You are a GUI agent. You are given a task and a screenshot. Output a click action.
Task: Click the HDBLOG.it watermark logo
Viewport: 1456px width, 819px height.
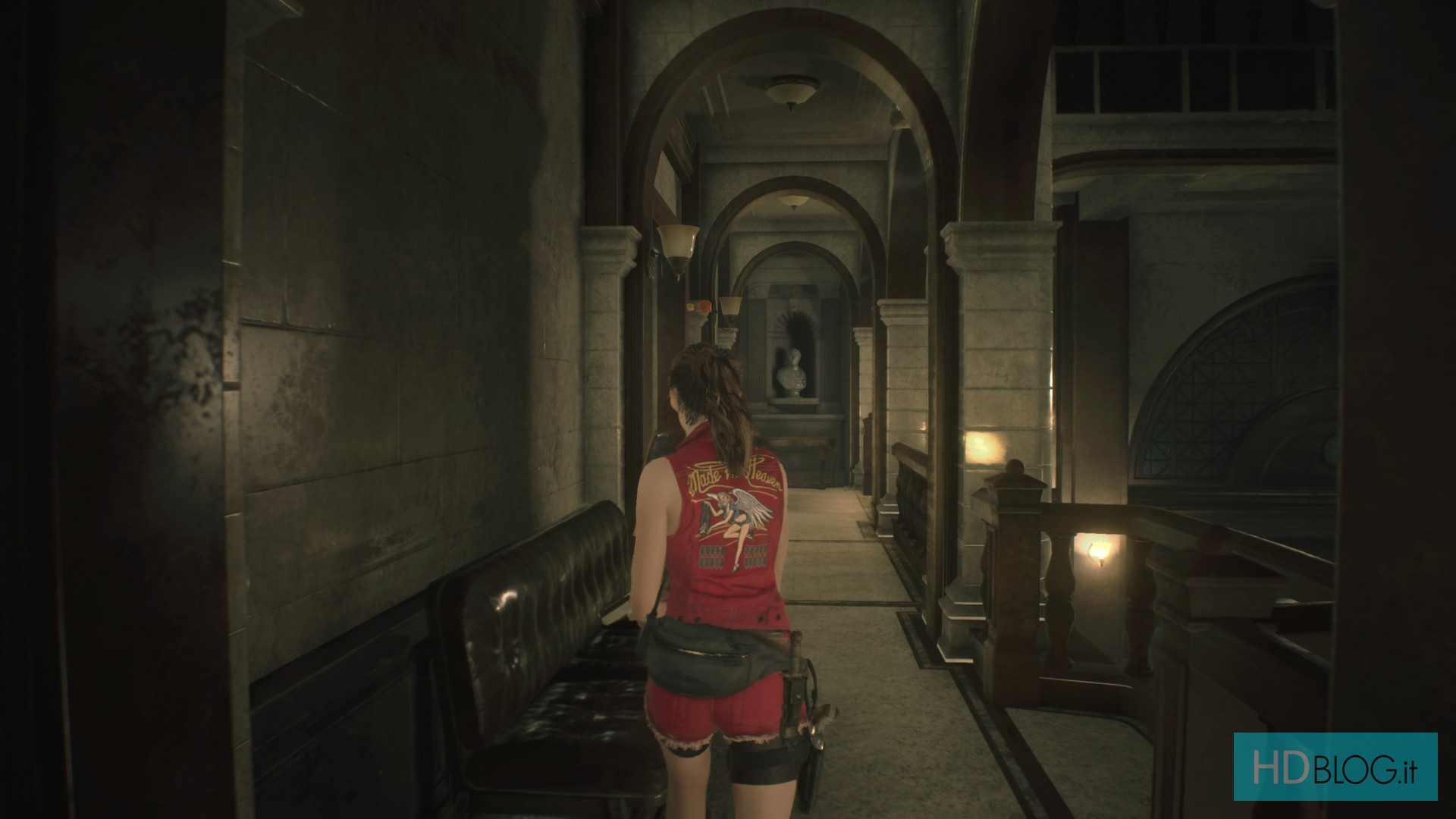[1335, 766]
